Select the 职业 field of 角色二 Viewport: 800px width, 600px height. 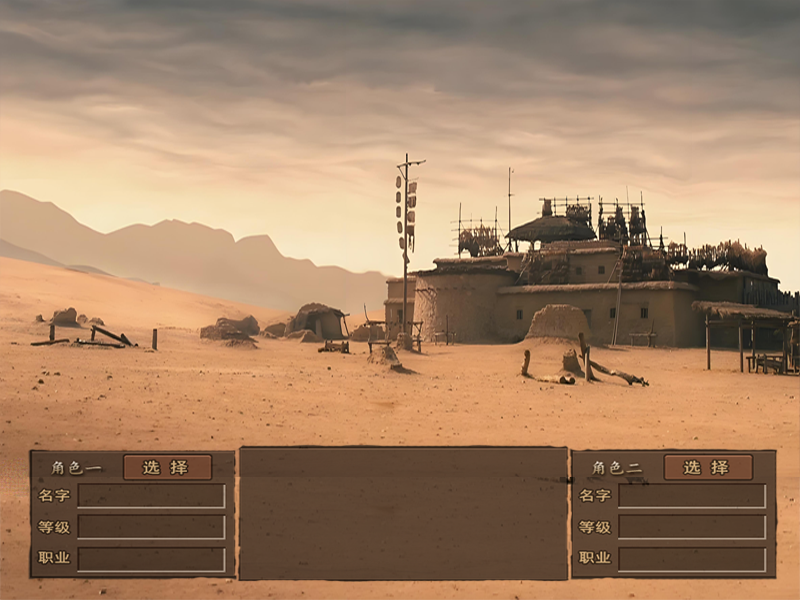pos(692,558)
